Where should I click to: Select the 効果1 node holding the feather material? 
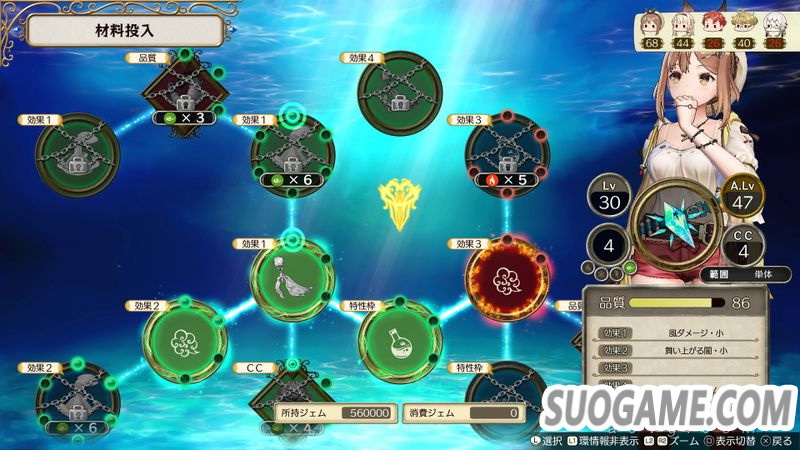(291, 280)
